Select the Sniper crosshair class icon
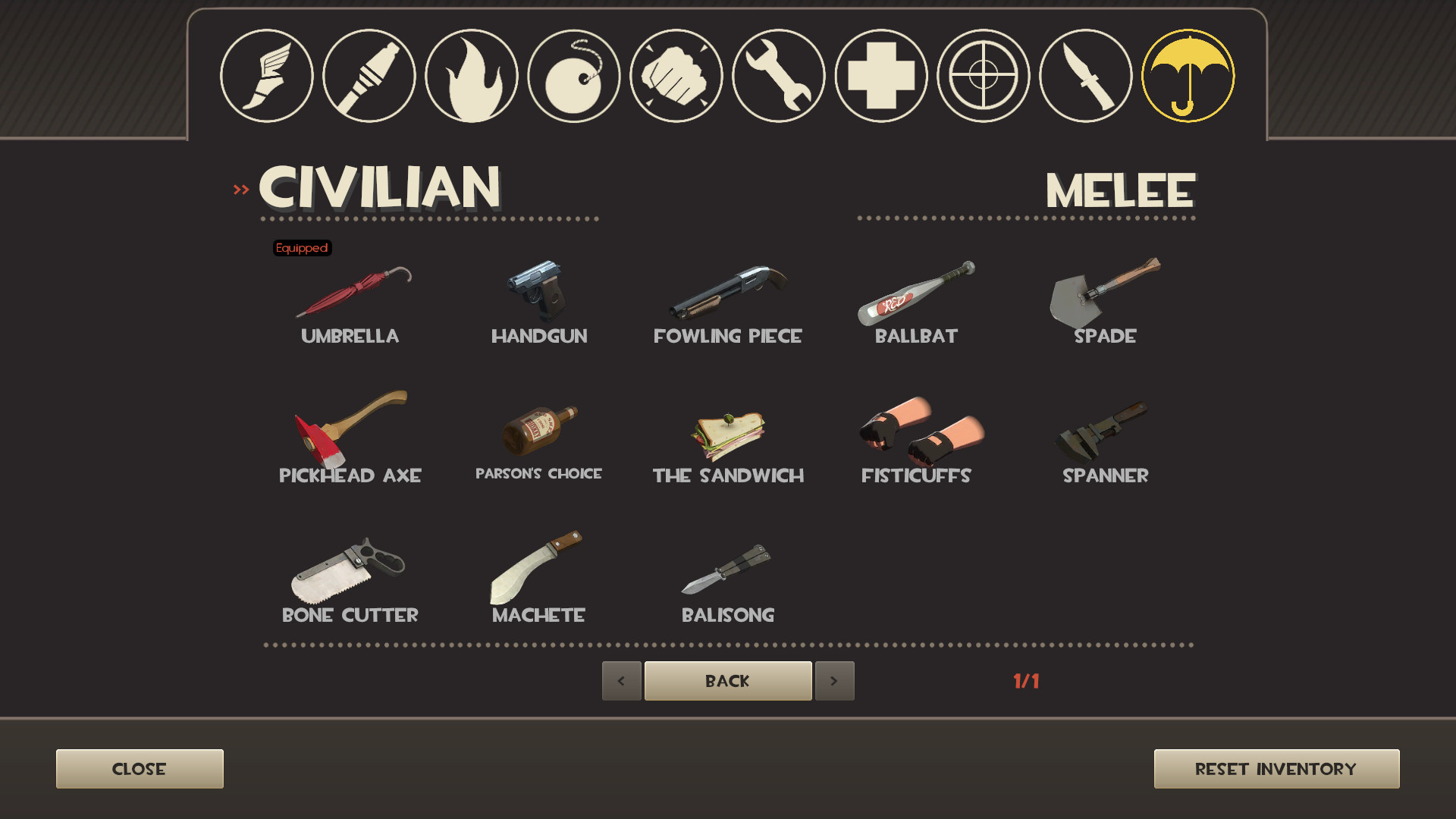Image resolution: width=1456 pixels, height=819 pixels. click(984, 75)
